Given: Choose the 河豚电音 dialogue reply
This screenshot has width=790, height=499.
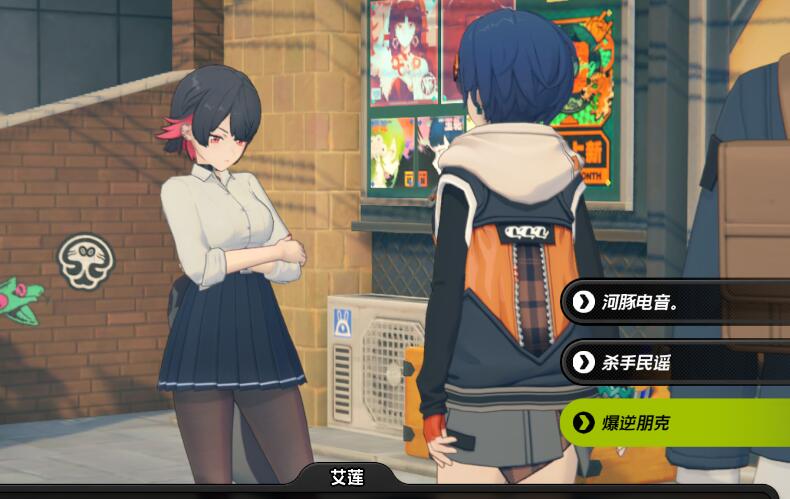Looking at the screenshot, I should click(x=675, y=301).
